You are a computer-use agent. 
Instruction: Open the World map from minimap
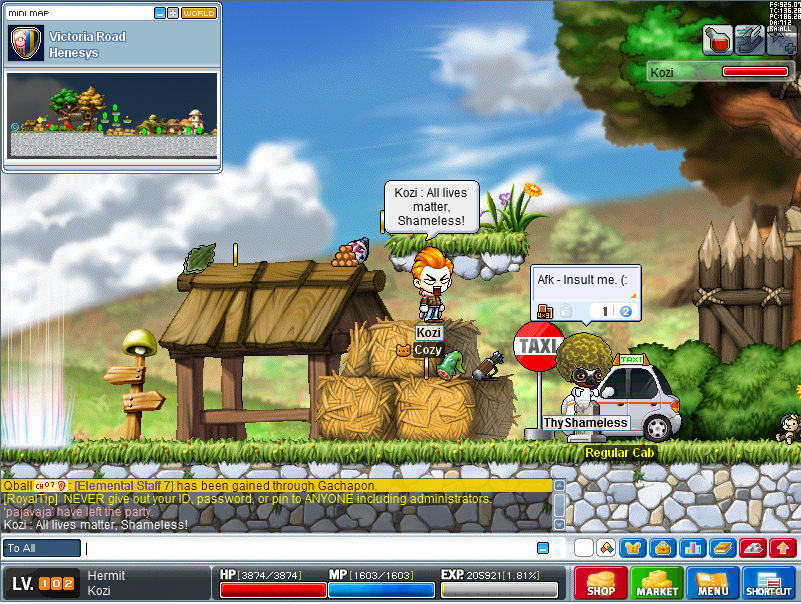199,13
